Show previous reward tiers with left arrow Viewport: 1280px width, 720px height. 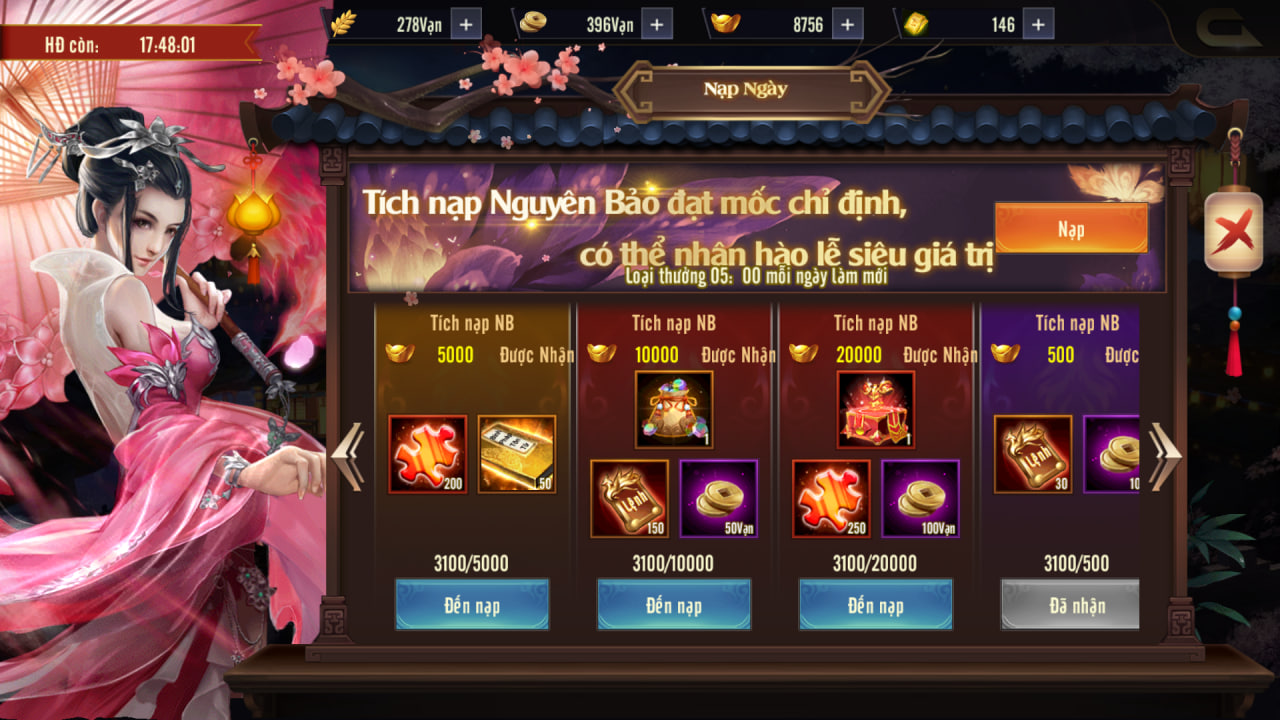point(348,456)
